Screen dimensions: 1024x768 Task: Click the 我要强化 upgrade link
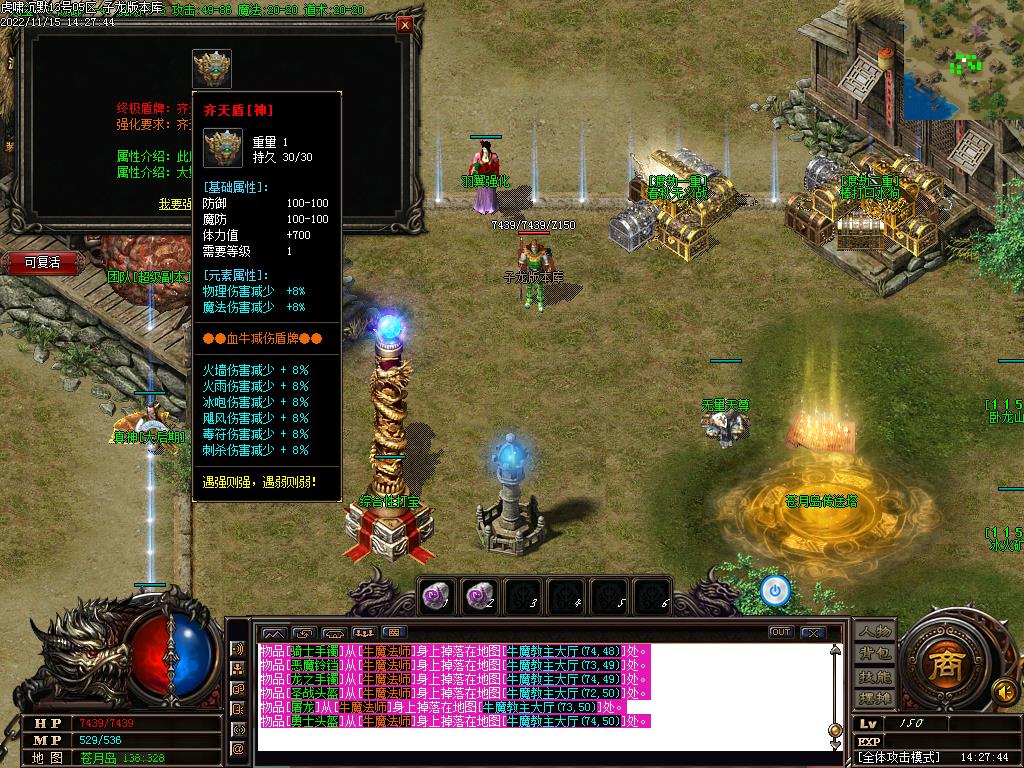(x=177, y=203)
